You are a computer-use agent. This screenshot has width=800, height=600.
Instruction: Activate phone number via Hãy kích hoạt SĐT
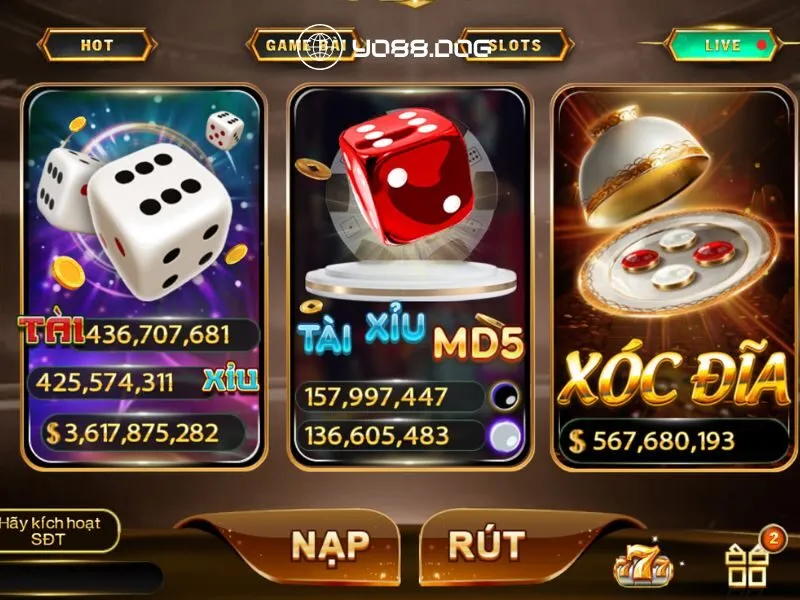point(58,531)
